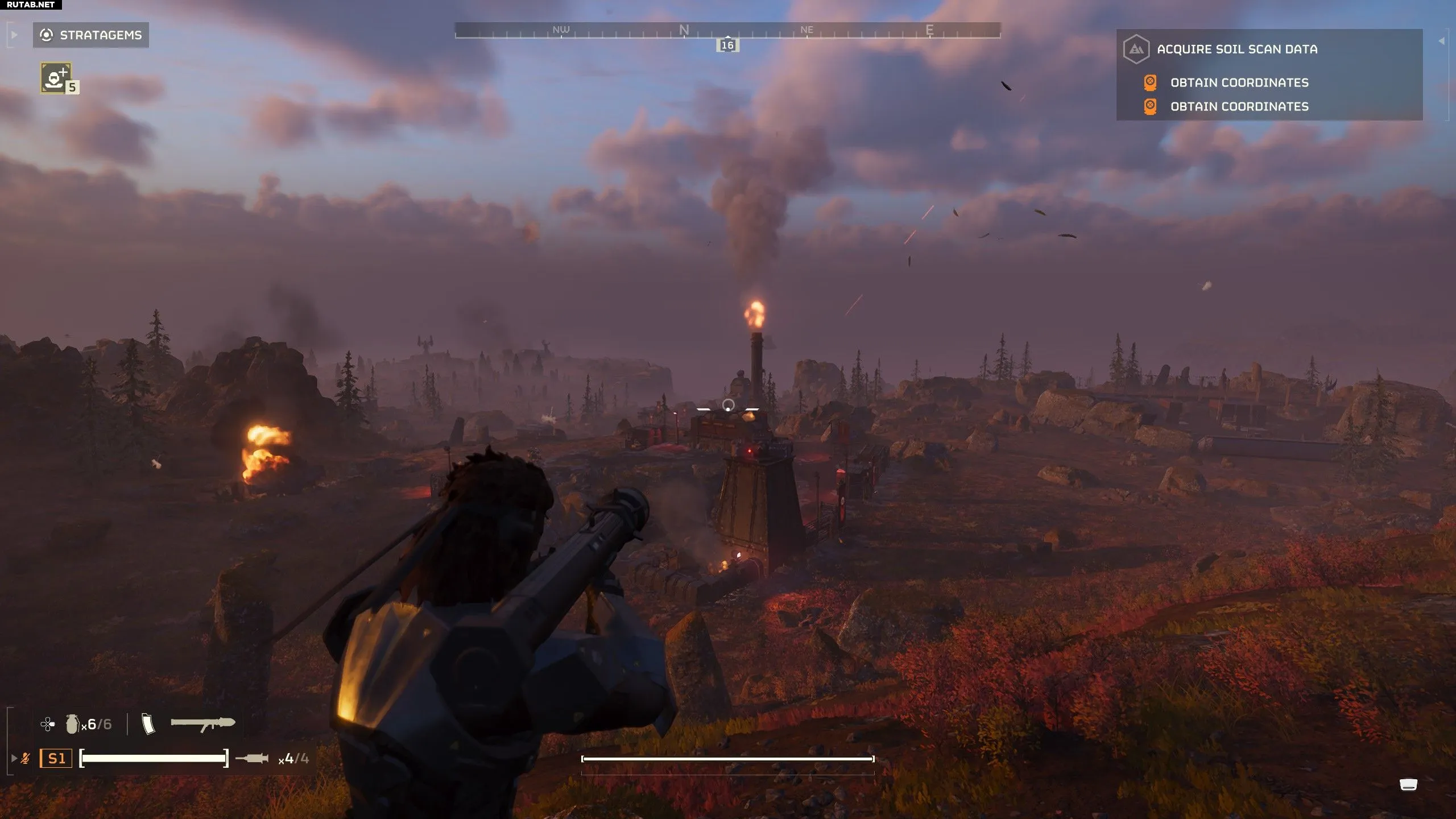Open the chat icon

[x=1408, y=785]
